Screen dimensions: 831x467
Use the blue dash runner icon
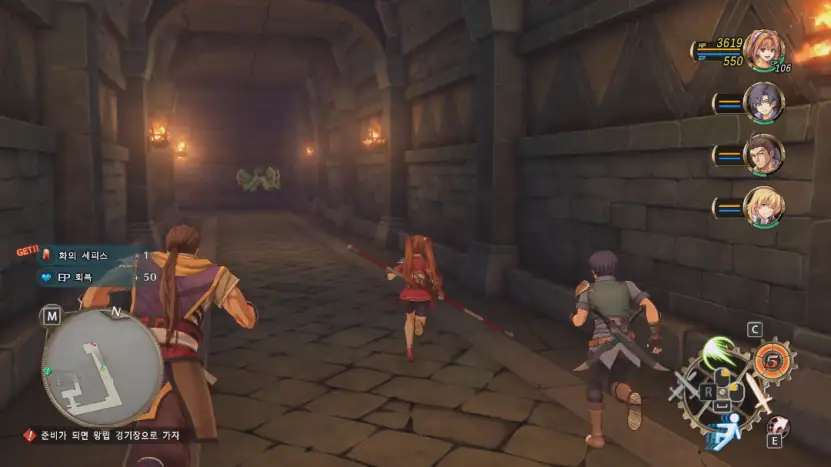[722, 435]
